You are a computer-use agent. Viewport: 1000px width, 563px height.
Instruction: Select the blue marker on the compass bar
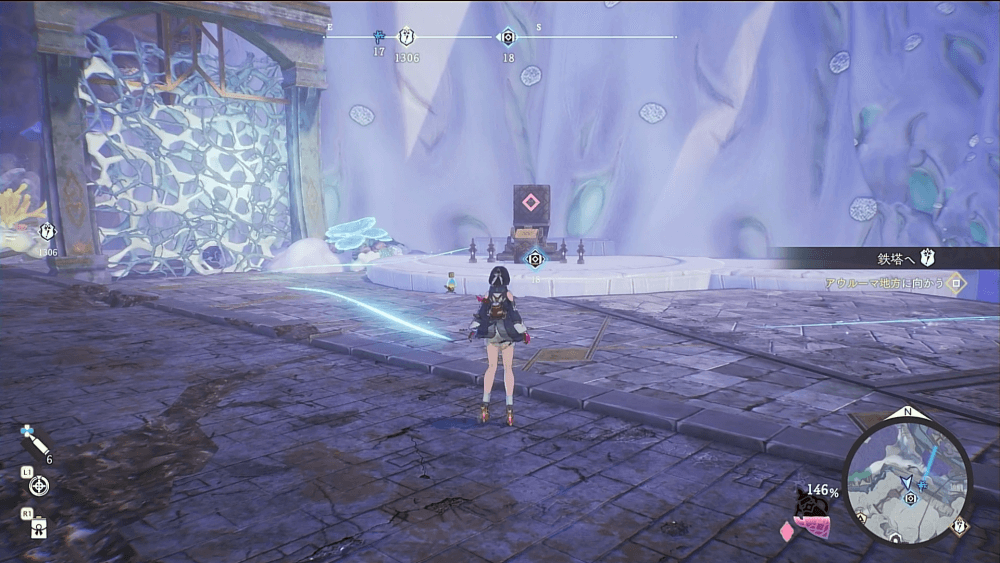tap(379, 37)
